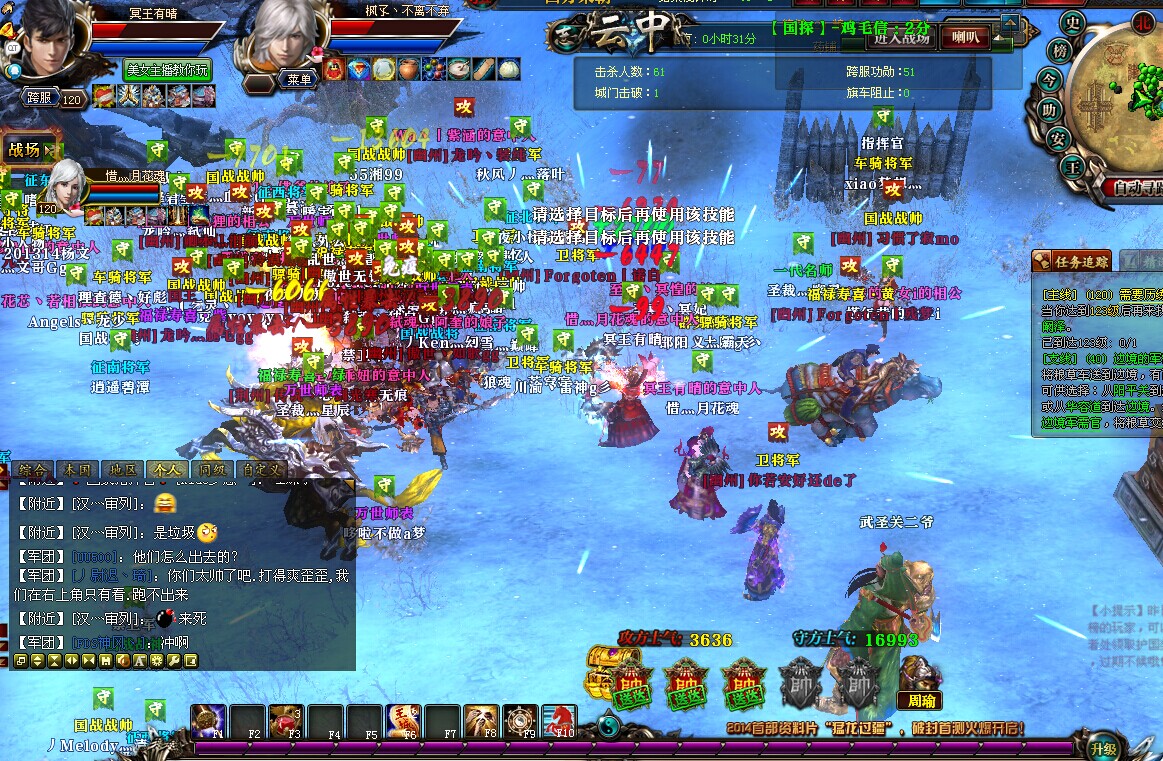This screenshot has width=1163, height=761.
Task: Open the 战场 battlefield panel button
Action: click(x=28, y=150)
